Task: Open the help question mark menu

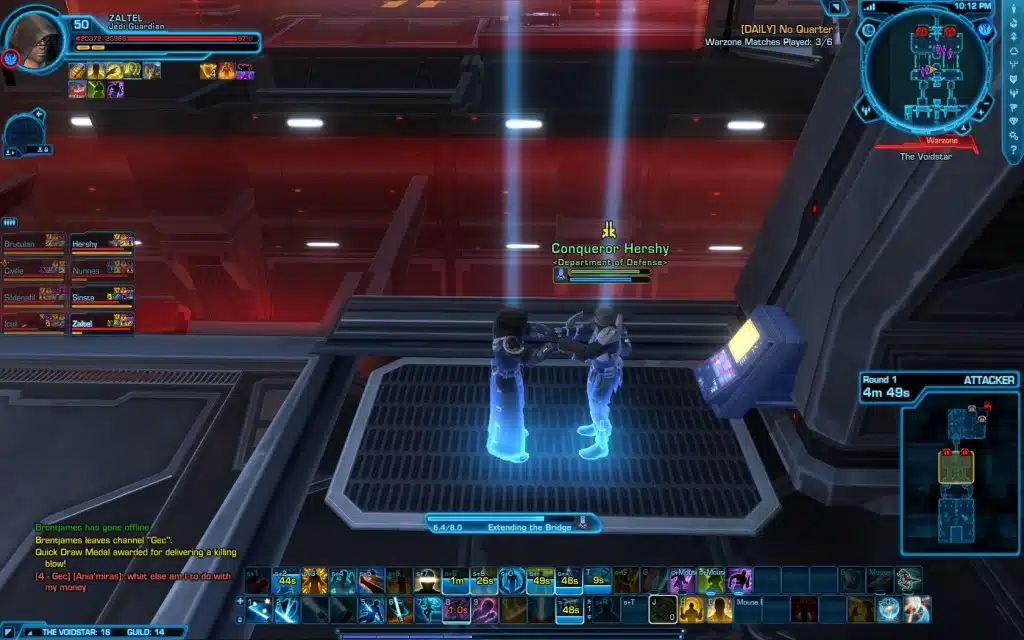Action: point(1012,148)
